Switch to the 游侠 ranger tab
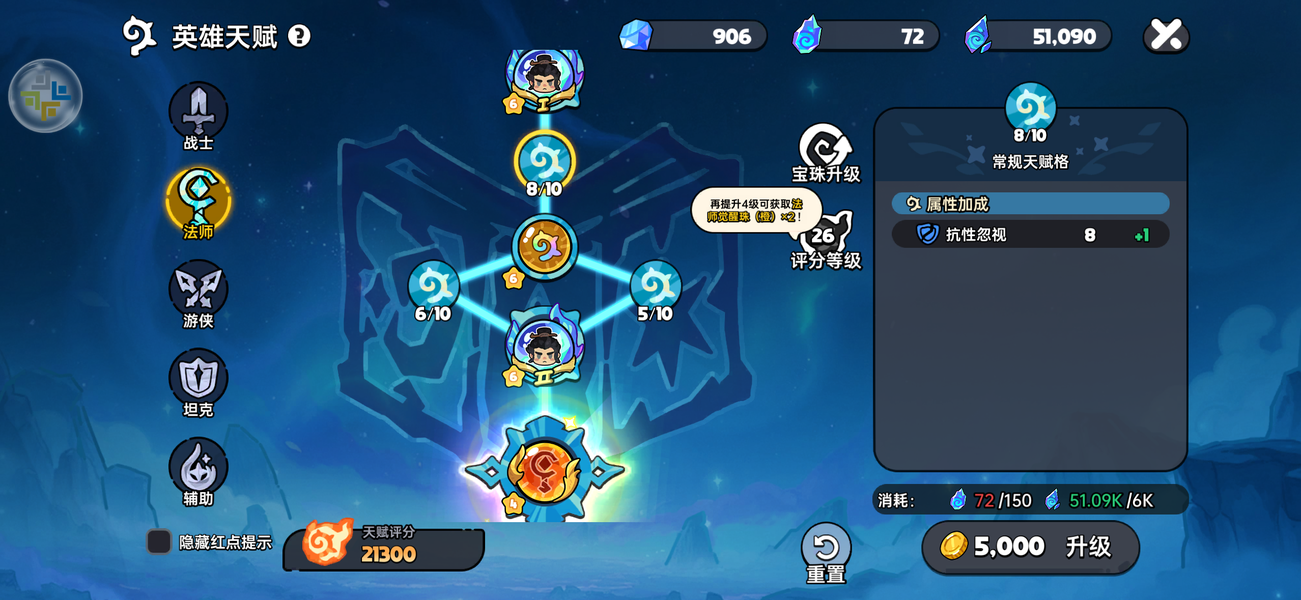Image resolution: width=1301 pixels, height=600 pixels. (198, 289)
